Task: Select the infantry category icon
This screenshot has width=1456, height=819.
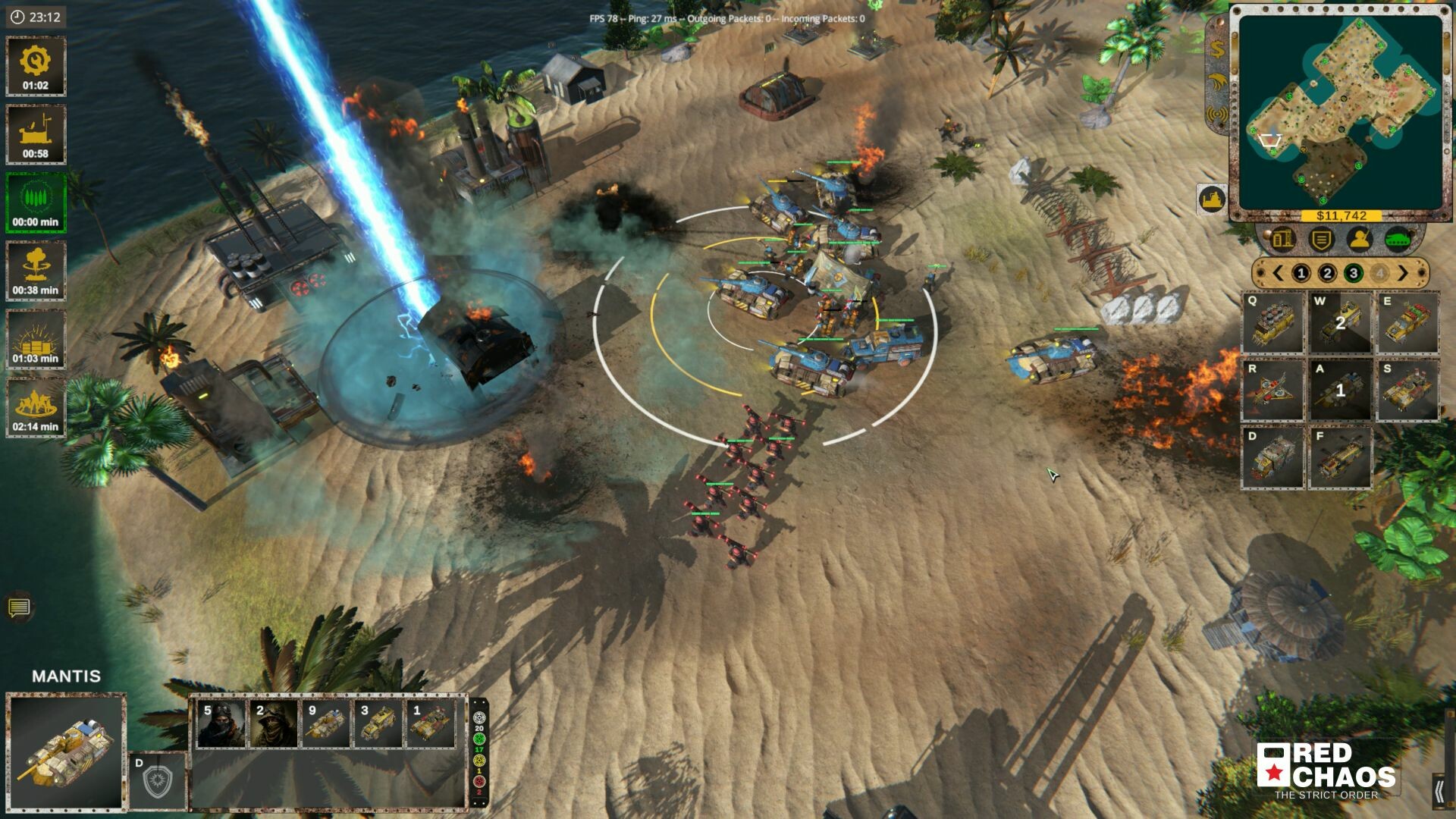Action: 1360,240
